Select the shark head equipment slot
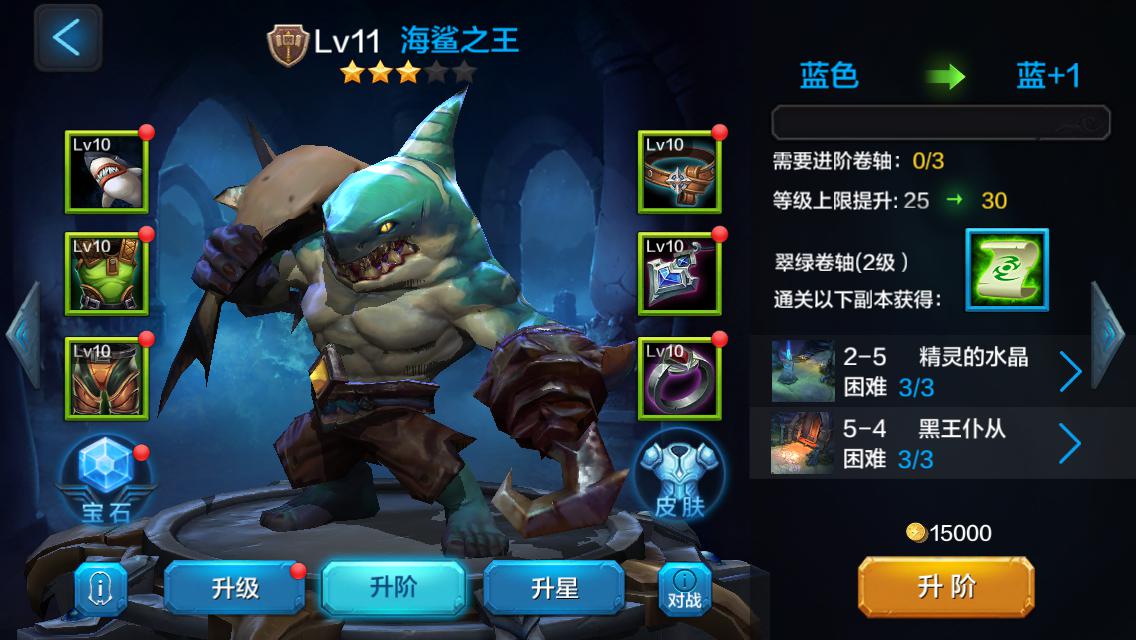 [106, 172]
